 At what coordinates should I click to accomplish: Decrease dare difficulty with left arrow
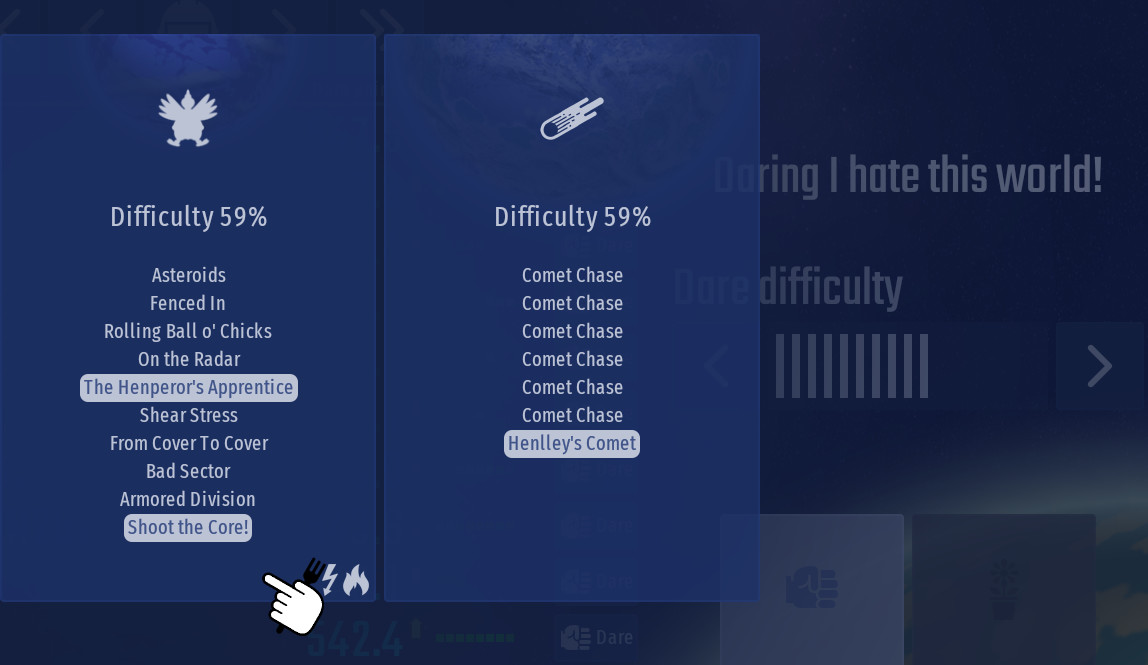pyautogui.click(x=716, y=366)
